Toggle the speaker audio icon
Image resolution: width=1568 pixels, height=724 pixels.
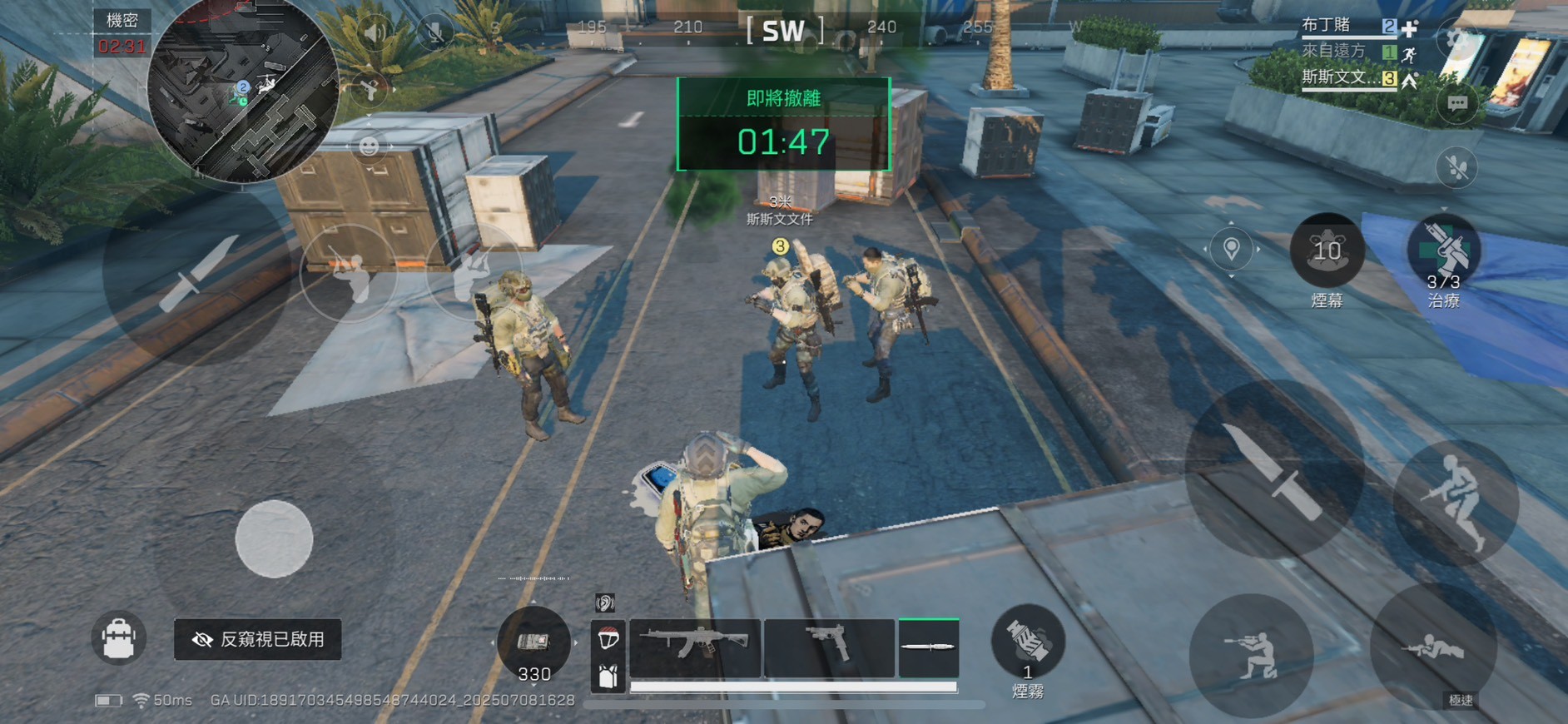click(x=376, y=32)
